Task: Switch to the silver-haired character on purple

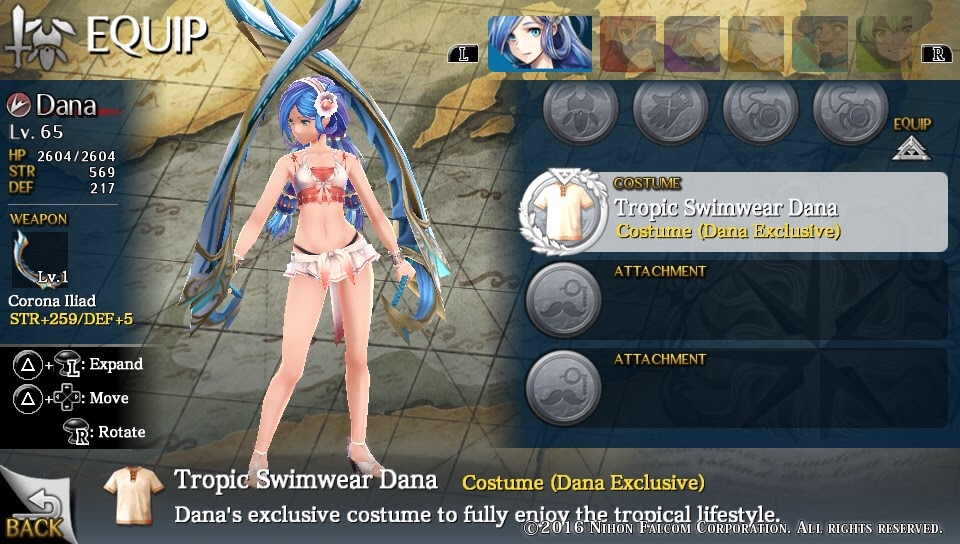Action: [x=692, y=45]
